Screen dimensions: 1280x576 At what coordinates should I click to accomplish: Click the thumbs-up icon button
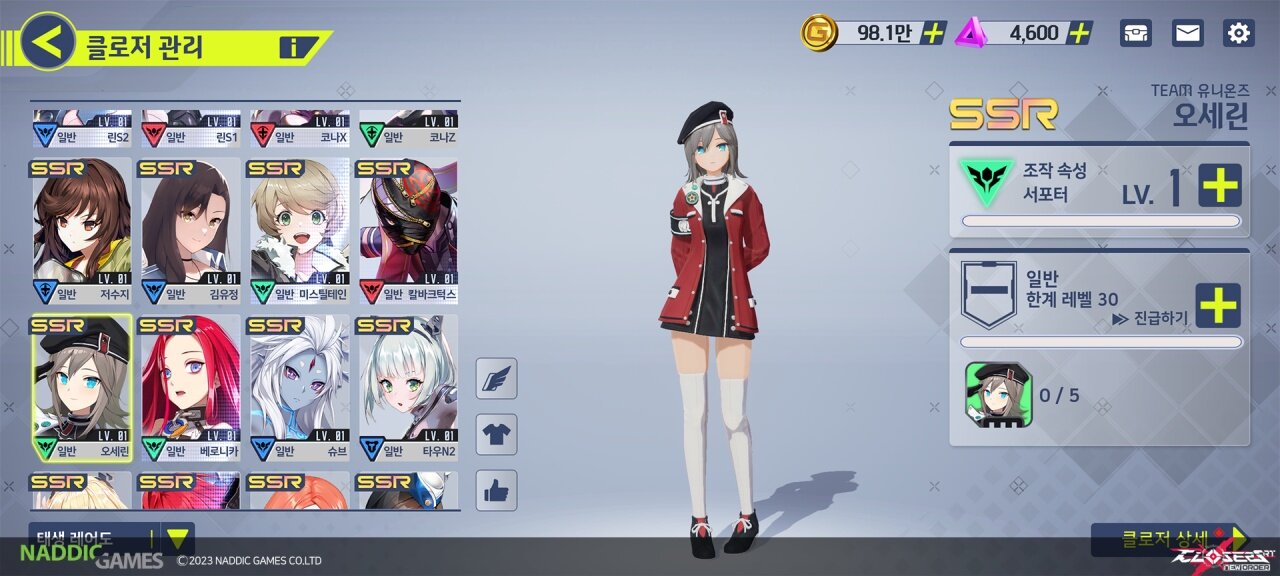497,490
